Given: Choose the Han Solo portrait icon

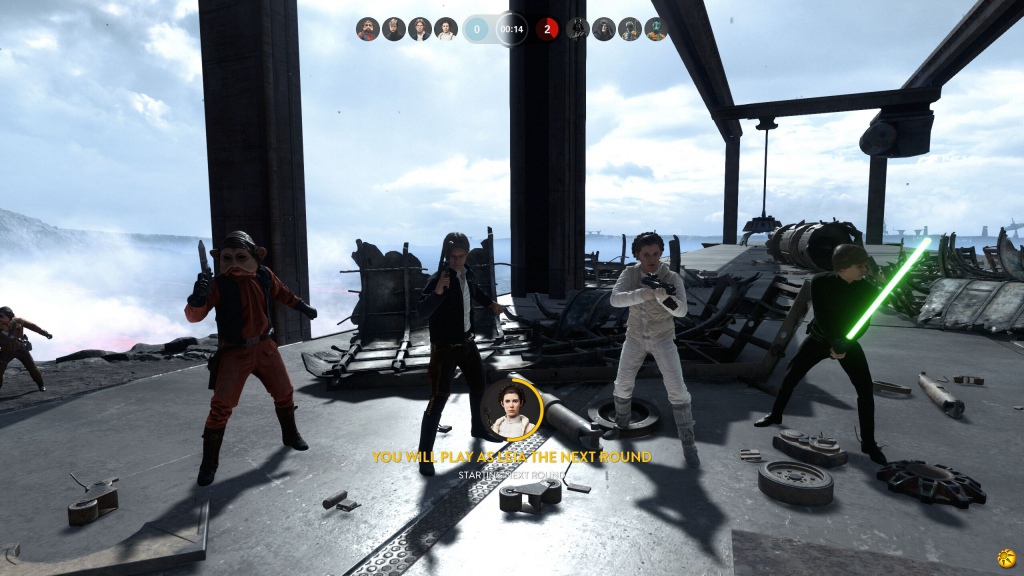Looking at the screenshot, I should click(420, 29).
